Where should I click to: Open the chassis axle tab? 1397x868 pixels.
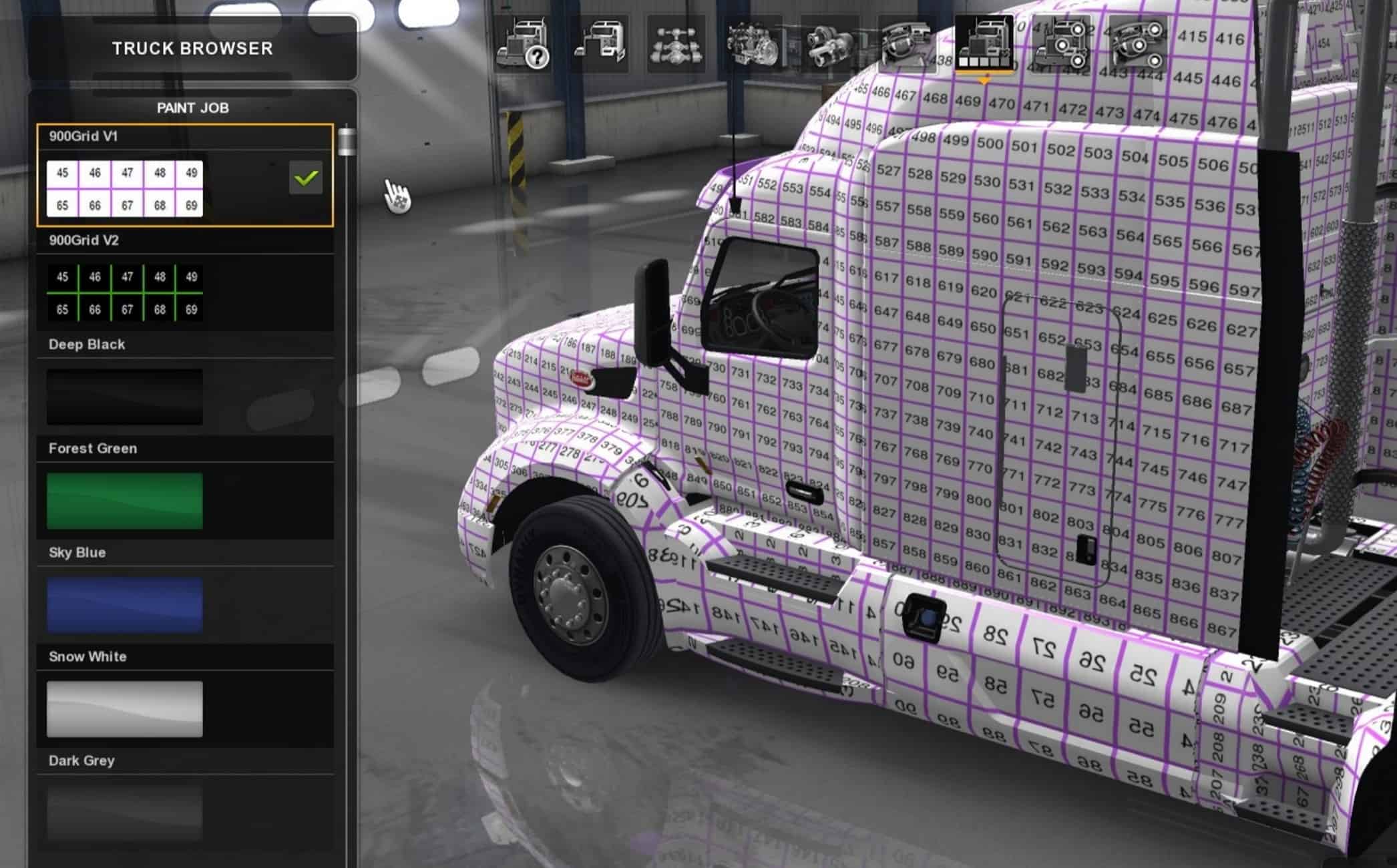tap(676, 44)
